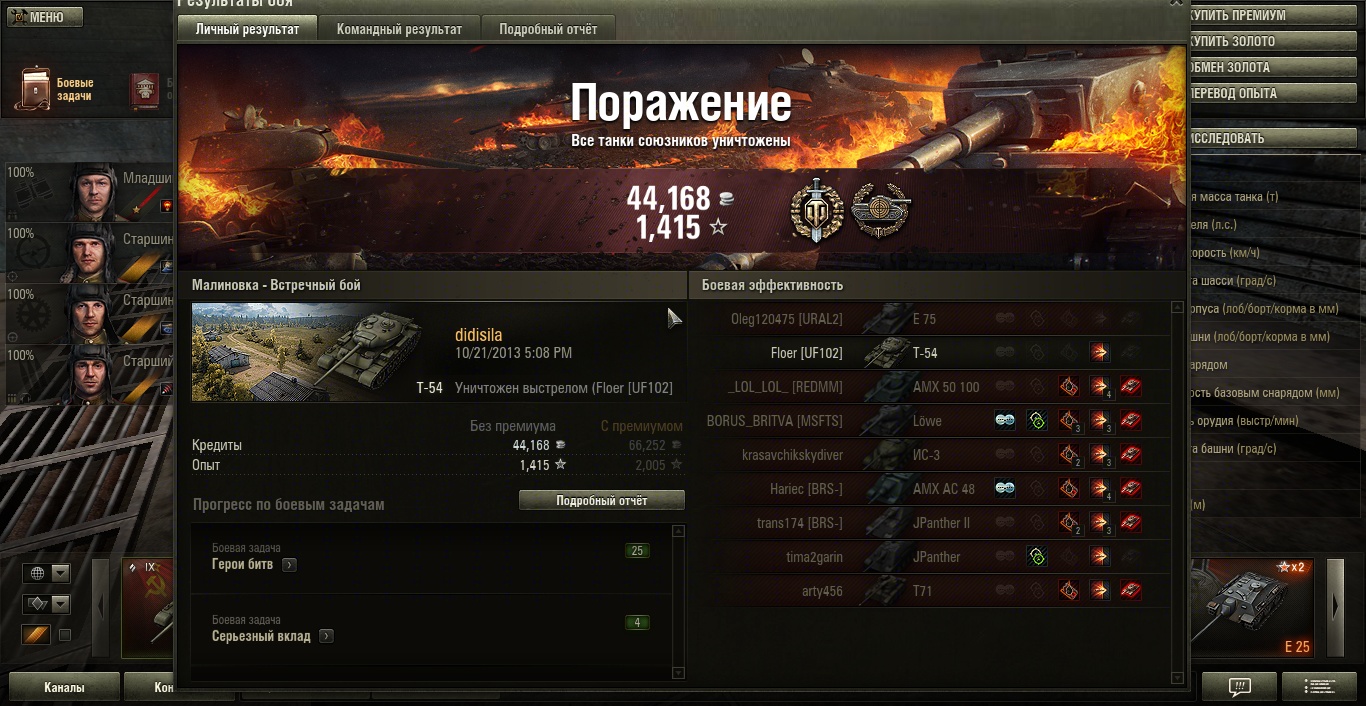Click the Подробный отчёт button under credits
Screen dimensions: 1366x706
(601, 500)
